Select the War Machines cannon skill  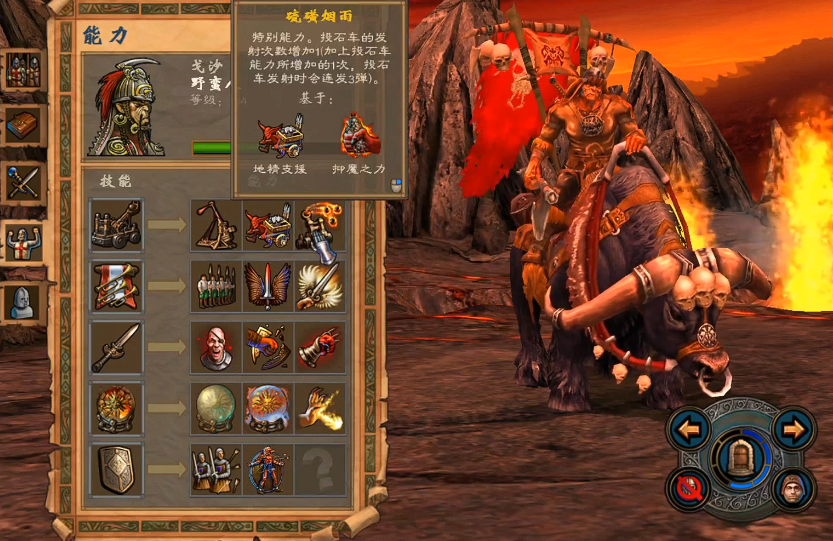click(x=117, y=225)
